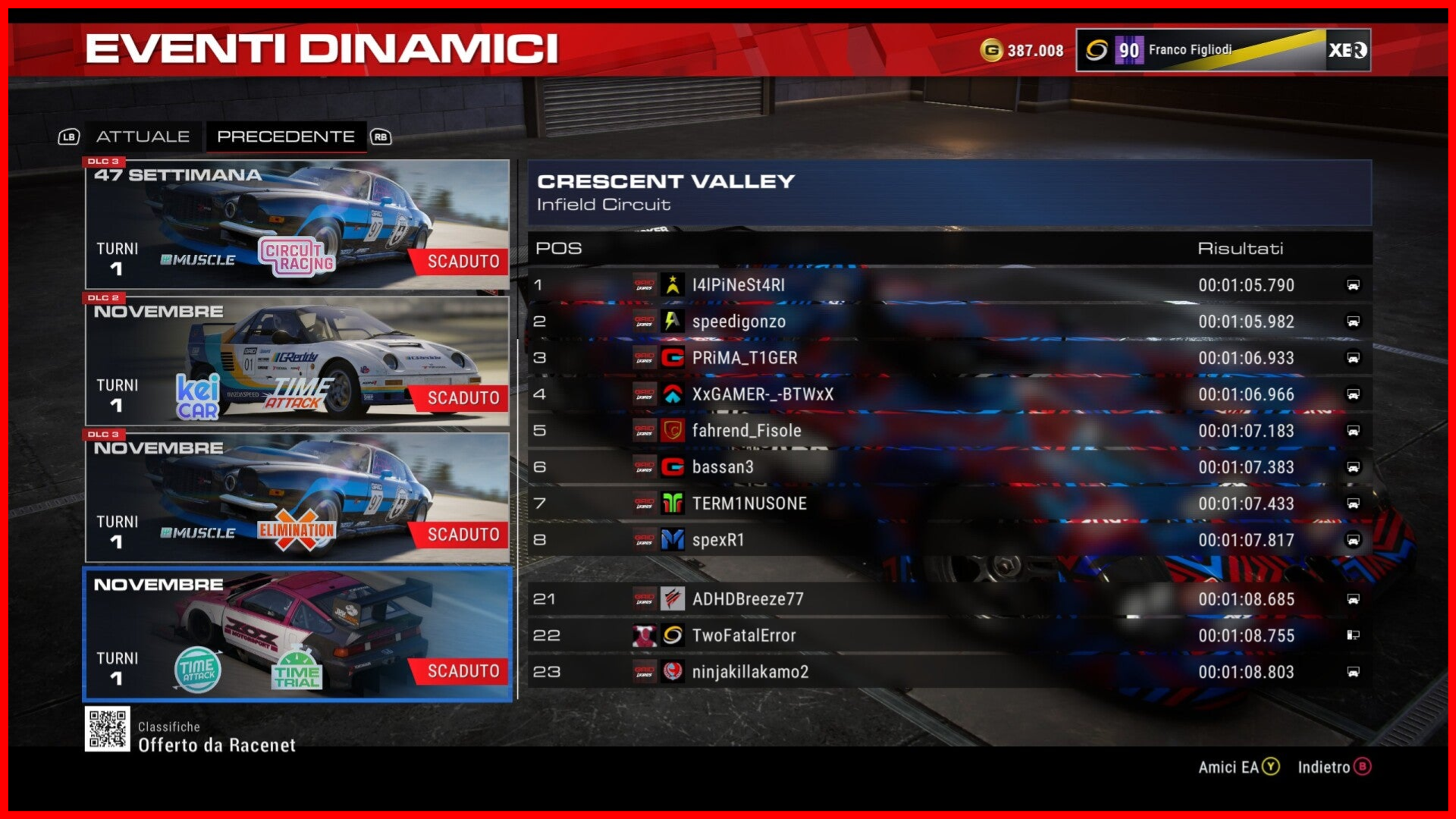Screen dimensions: 1456x819
Task: Select bassan3's result entry
Action: [x=949, y=467]
